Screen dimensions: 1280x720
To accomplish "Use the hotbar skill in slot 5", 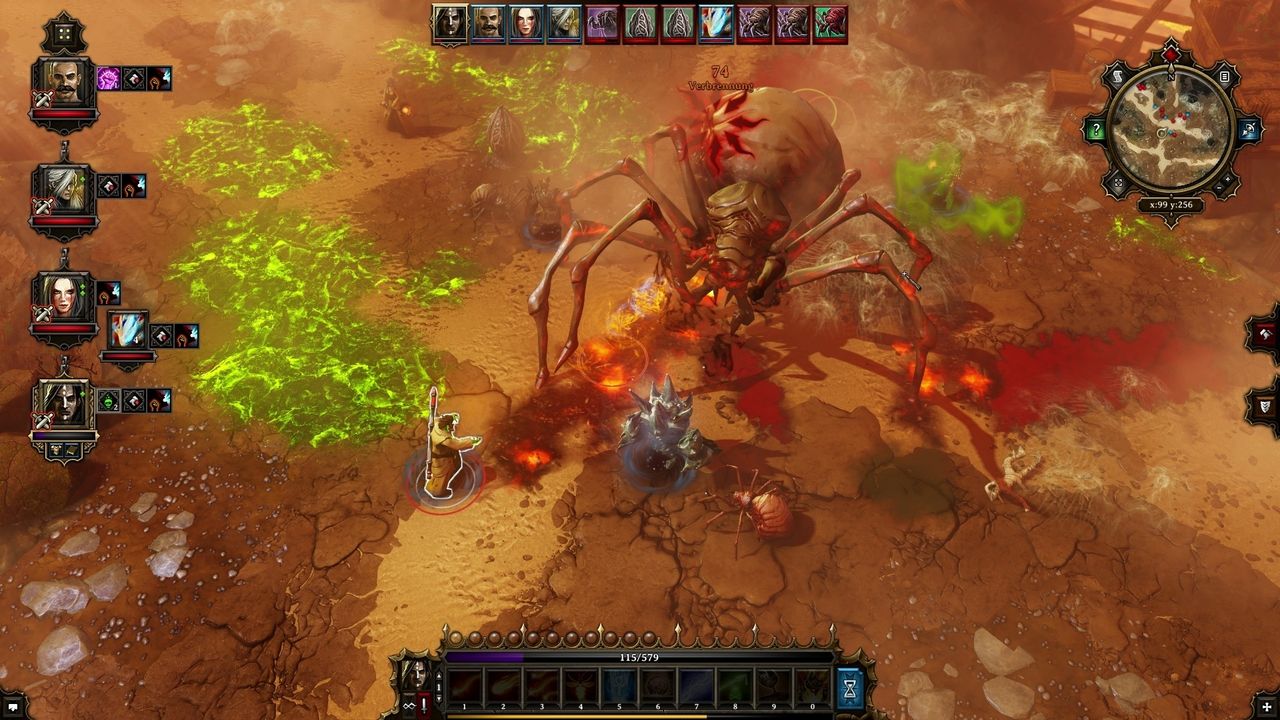I will click(x=618, y=687).
